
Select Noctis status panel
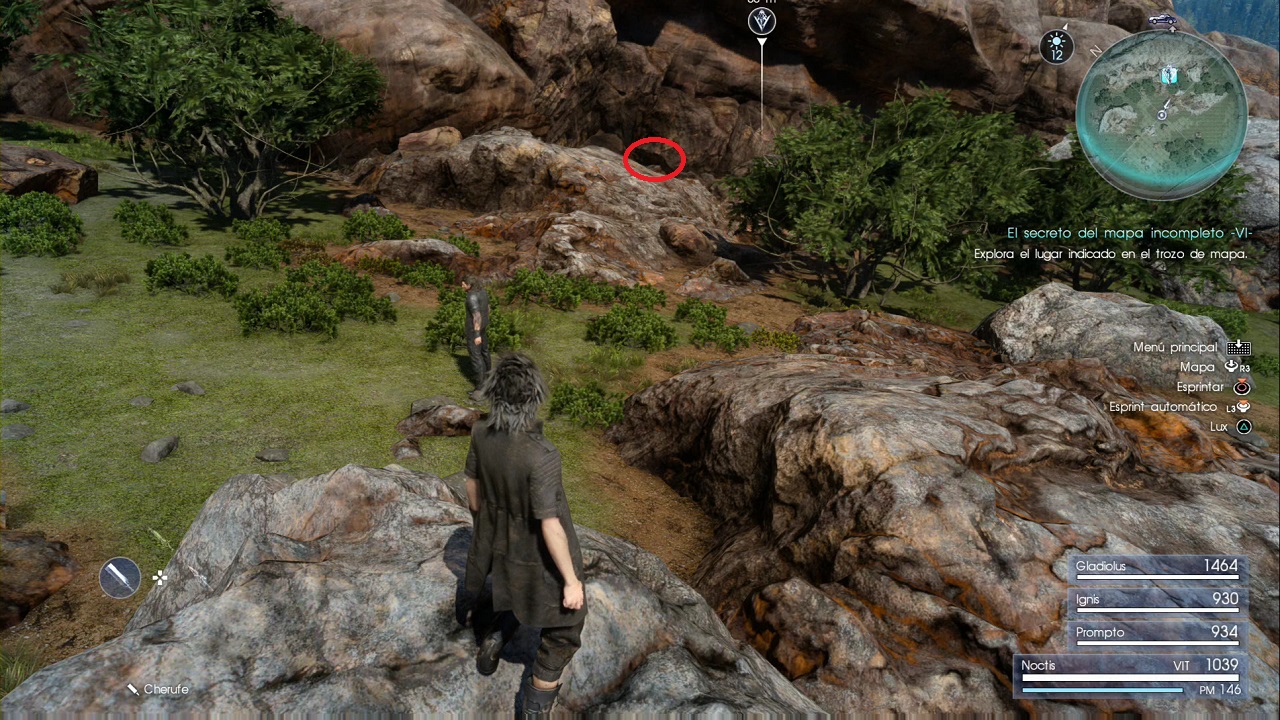coord(1130,676)
